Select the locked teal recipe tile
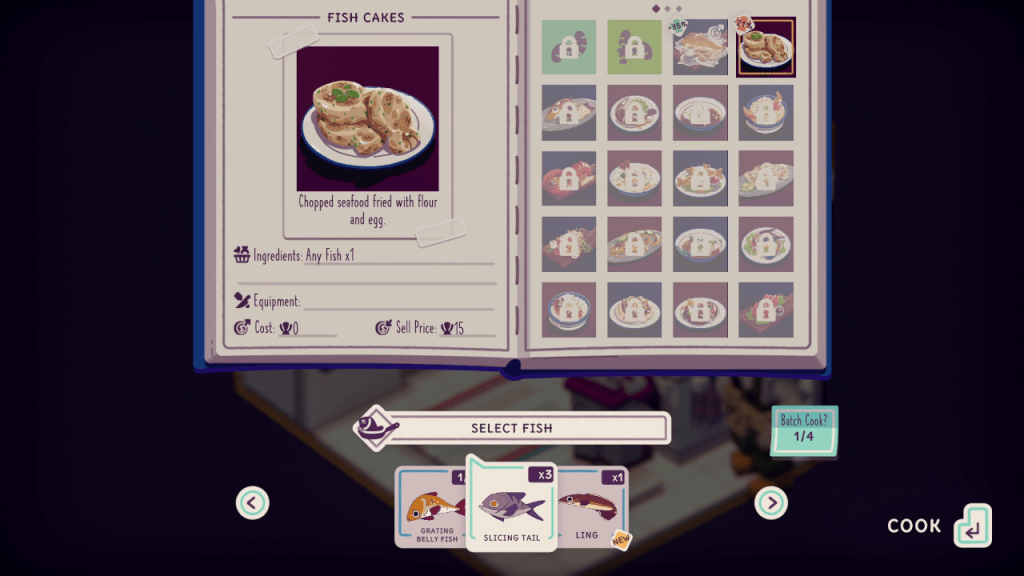Viewport: 1024px width, 576px height. pyautogui.click(x=569, y=47)
